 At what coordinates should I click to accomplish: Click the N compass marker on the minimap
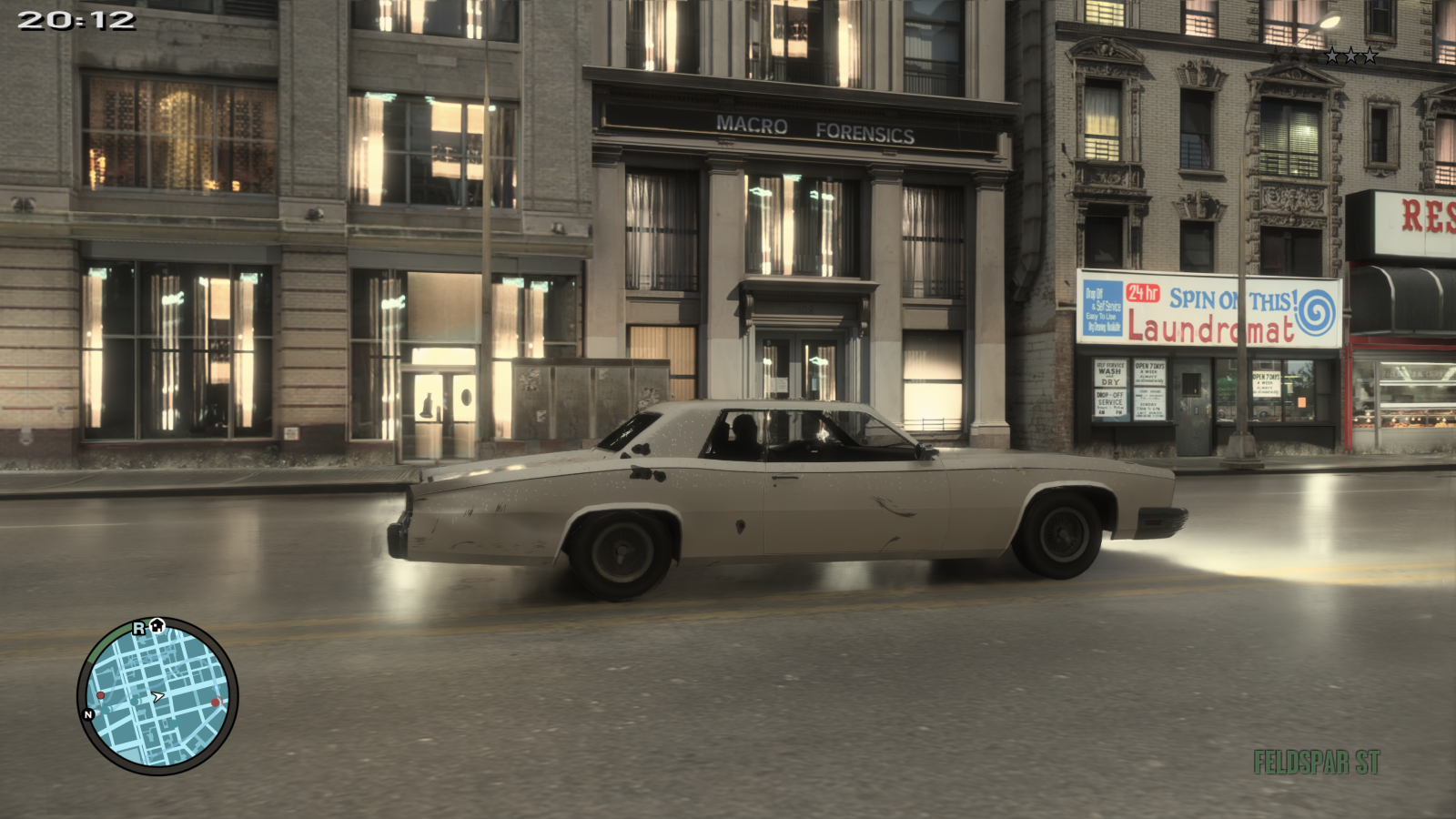pos(88,713)
